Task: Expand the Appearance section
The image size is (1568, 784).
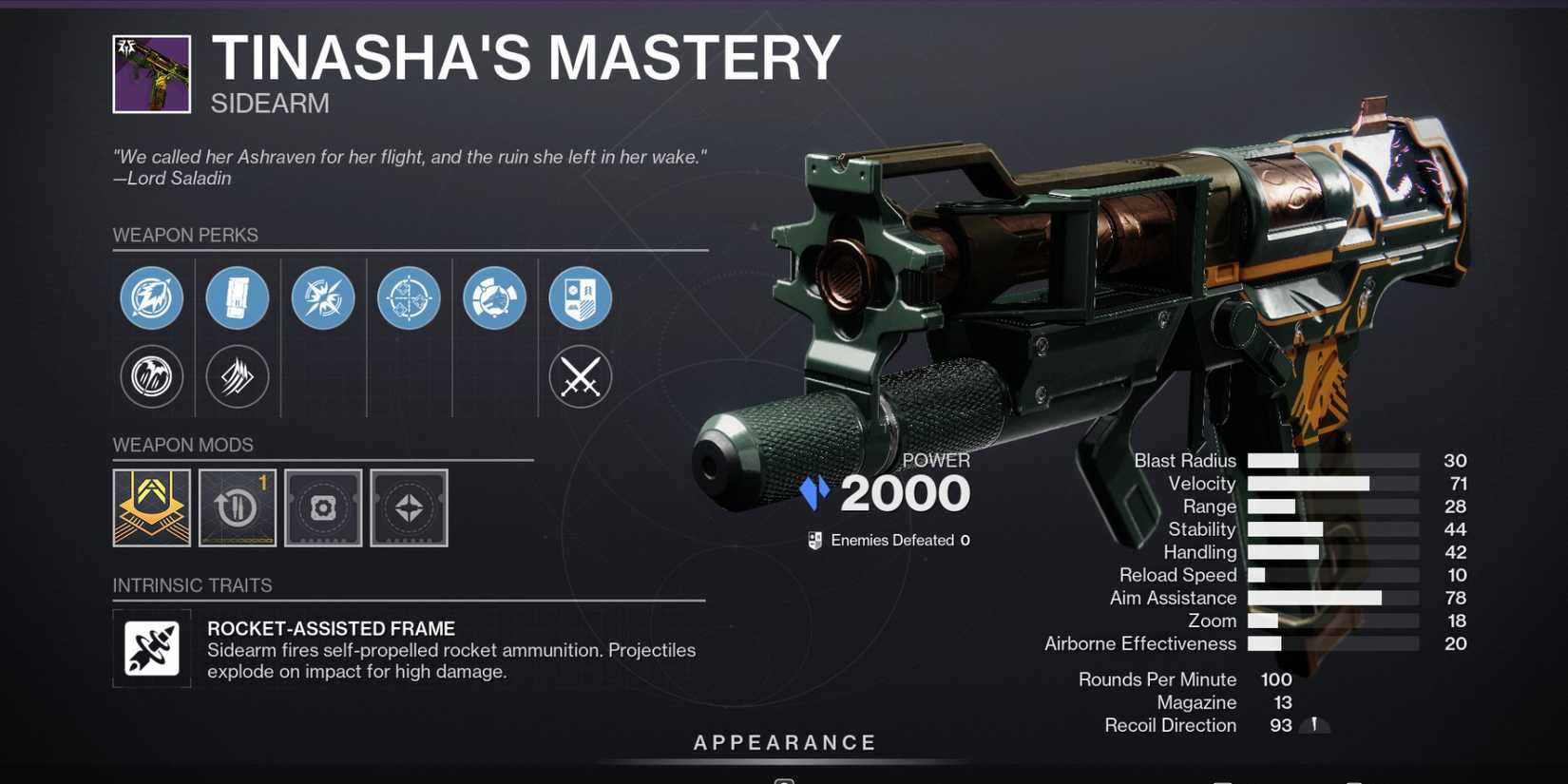Action: 784,742
